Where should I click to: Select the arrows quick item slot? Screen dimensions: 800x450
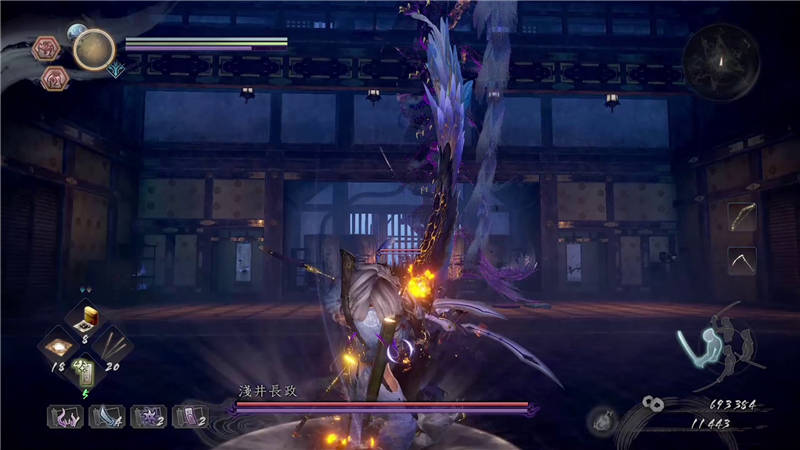click(113, 346)
